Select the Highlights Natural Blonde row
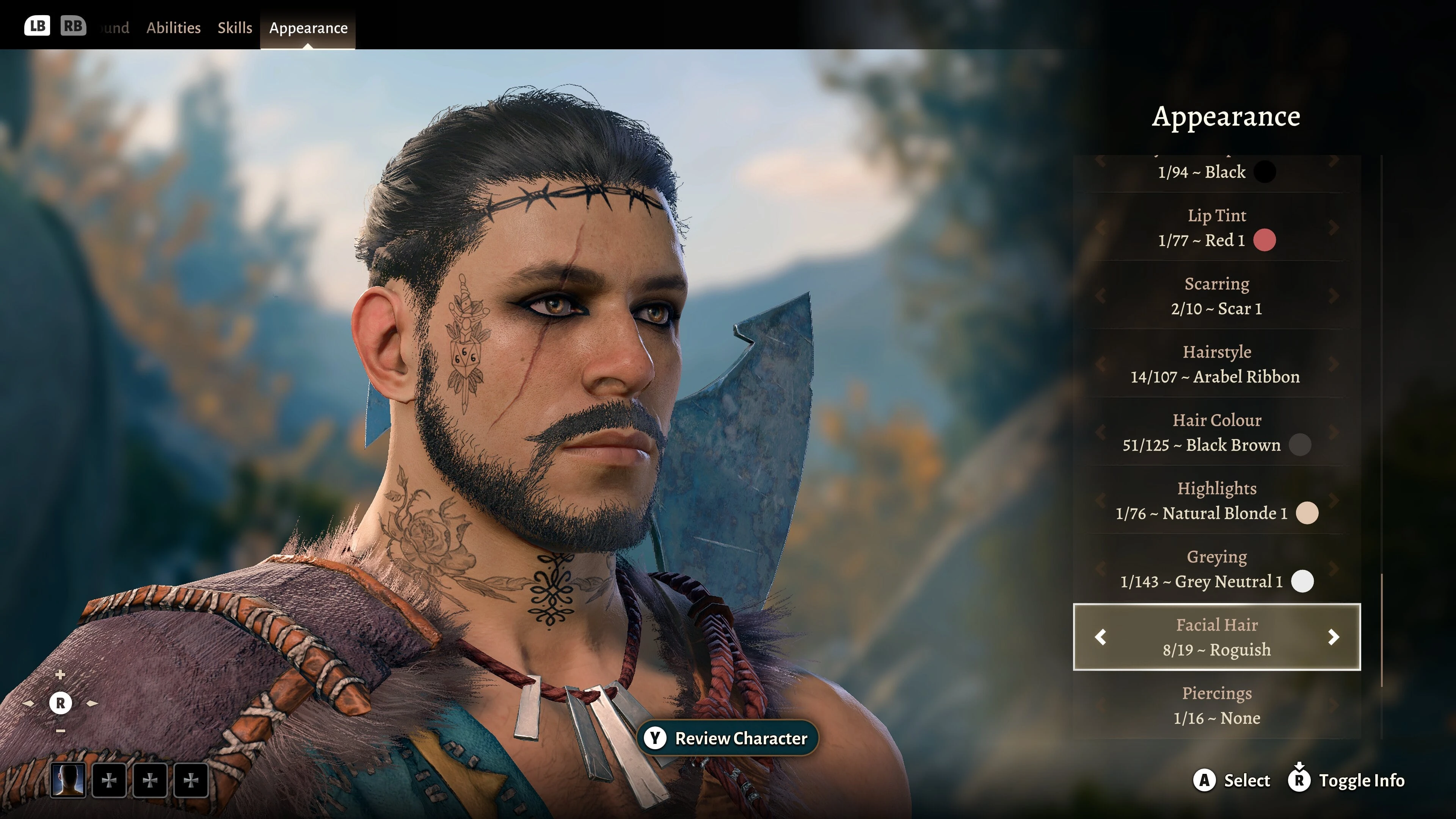This screenshot has height=819, width=1456. coord(1216,501)
